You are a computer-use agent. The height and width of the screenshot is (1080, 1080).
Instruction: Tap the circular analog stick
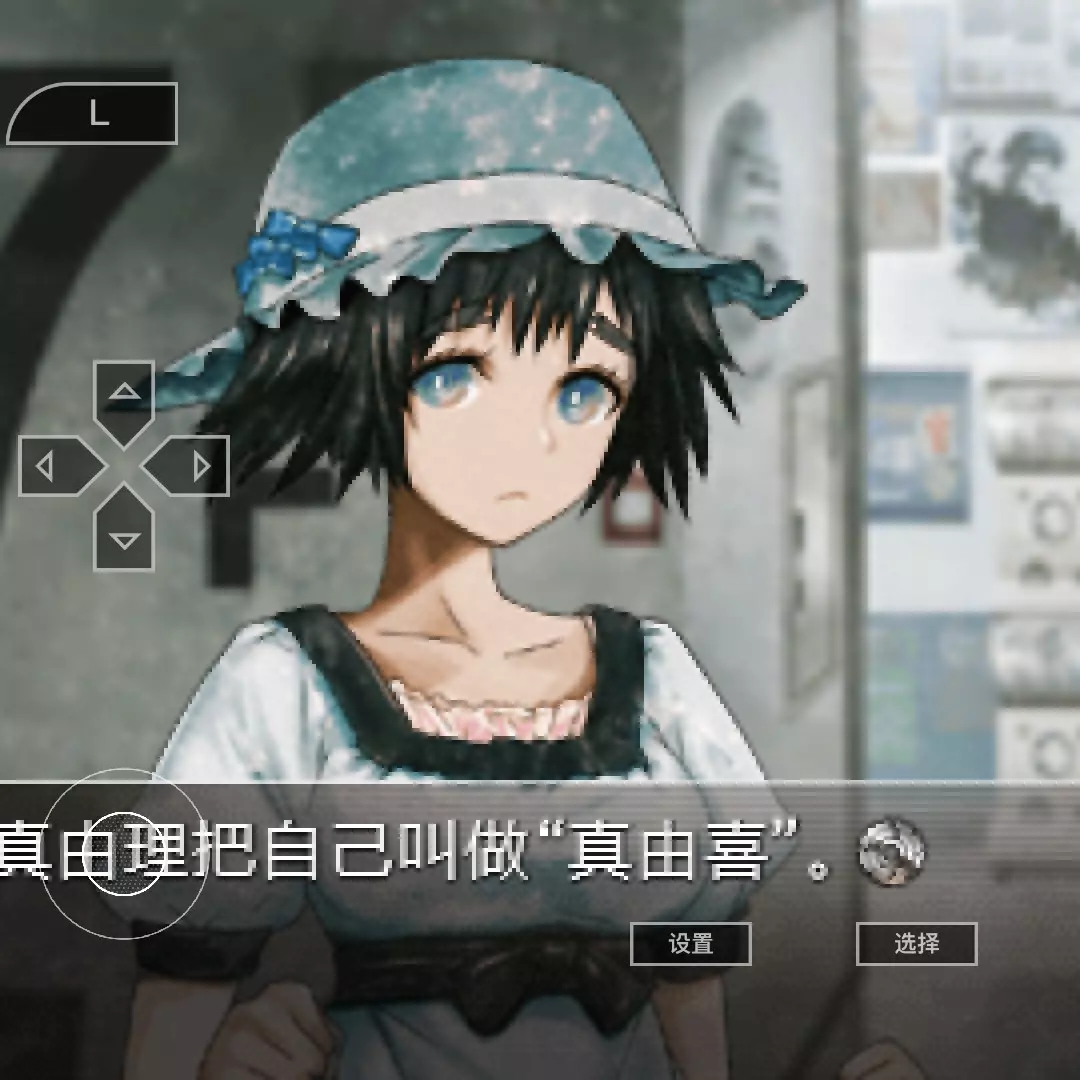click(125, 855)
